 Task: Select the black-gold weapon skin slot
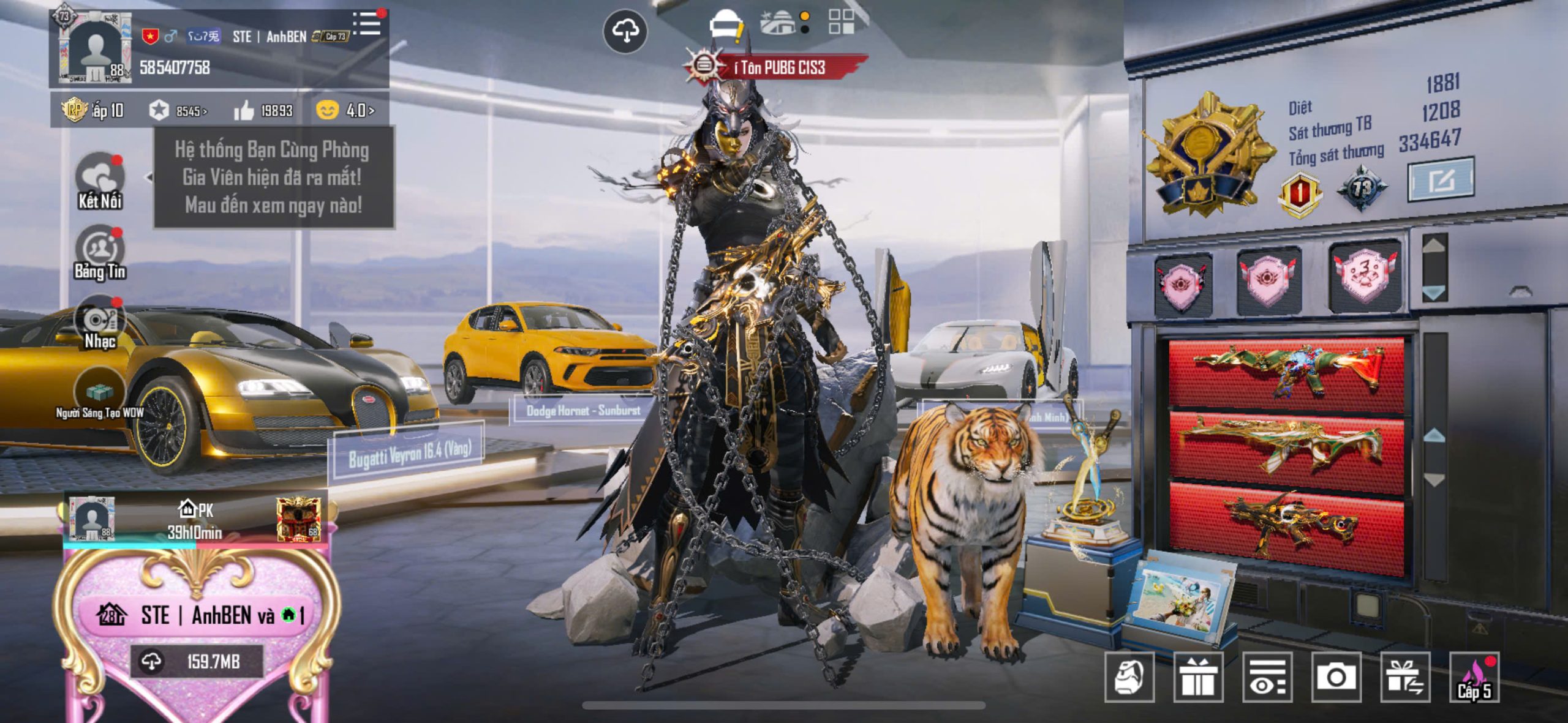tap(1286, 528)
